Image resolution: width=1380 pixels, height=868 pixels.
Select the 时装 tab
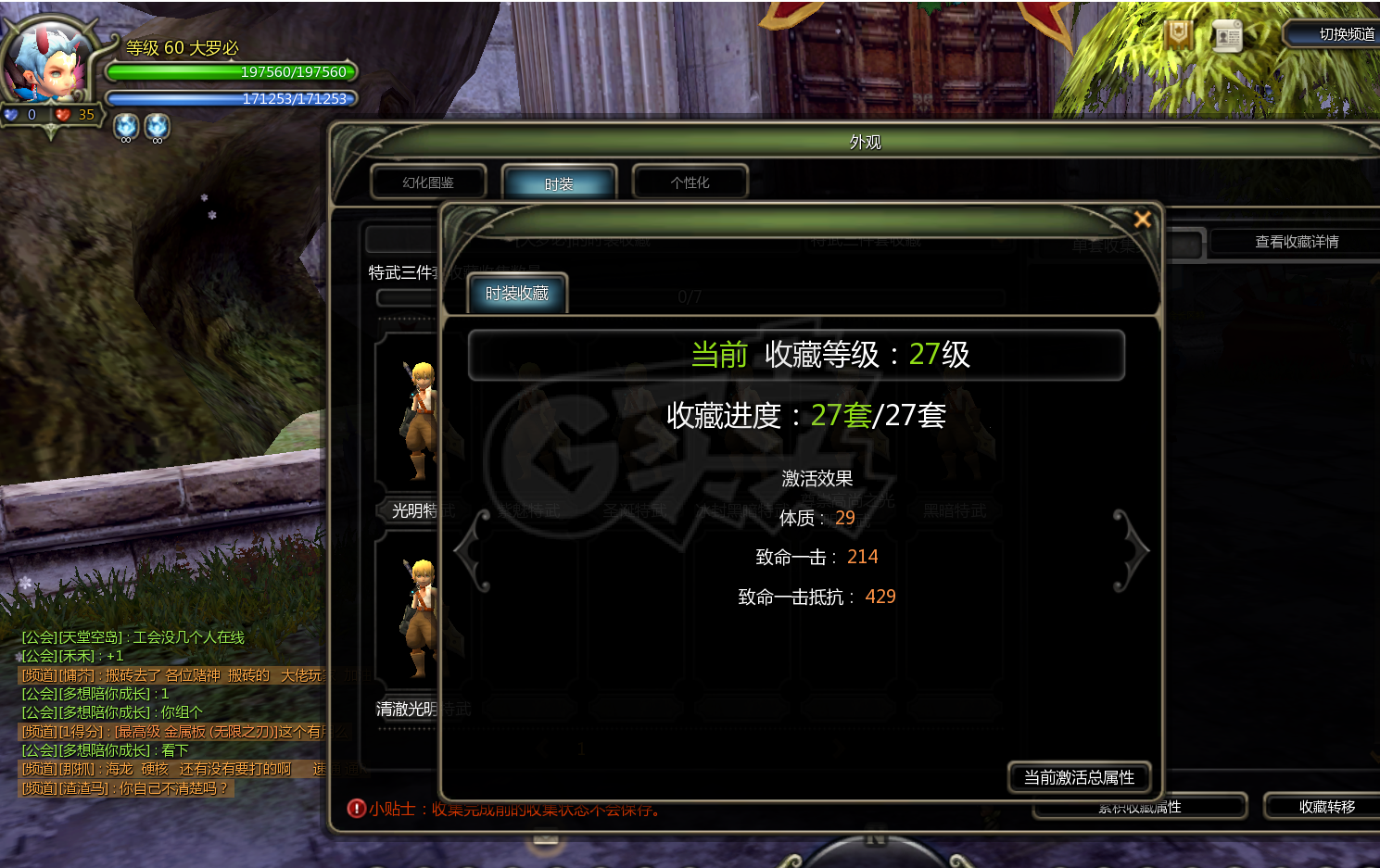[559, 182]
